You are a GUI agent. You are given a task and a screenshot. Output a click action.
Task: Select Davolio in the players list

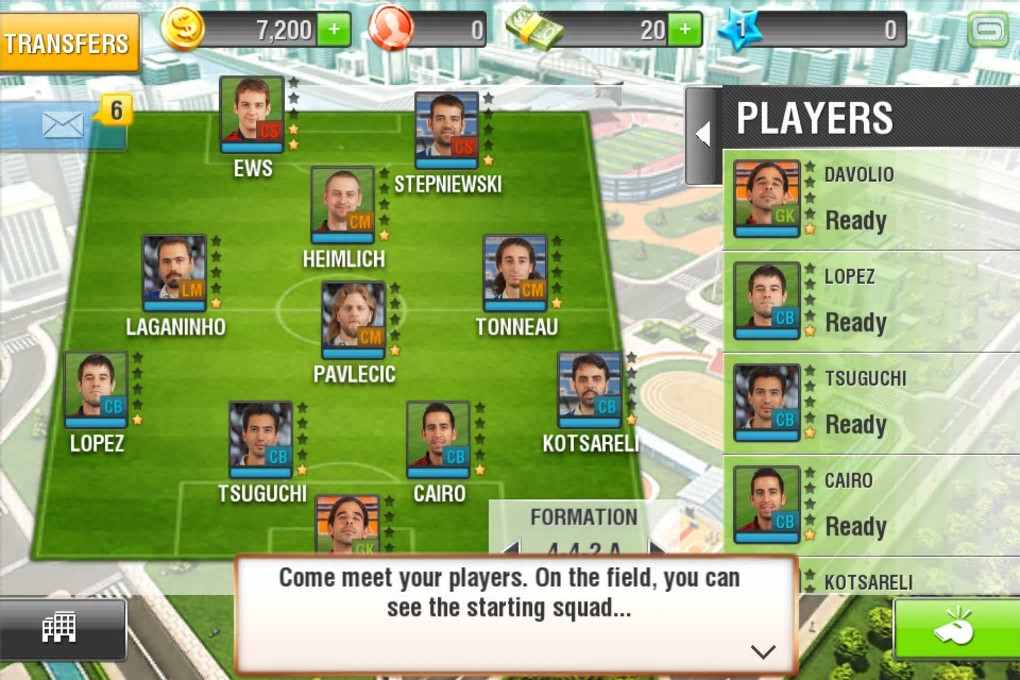tap(870, 198)
